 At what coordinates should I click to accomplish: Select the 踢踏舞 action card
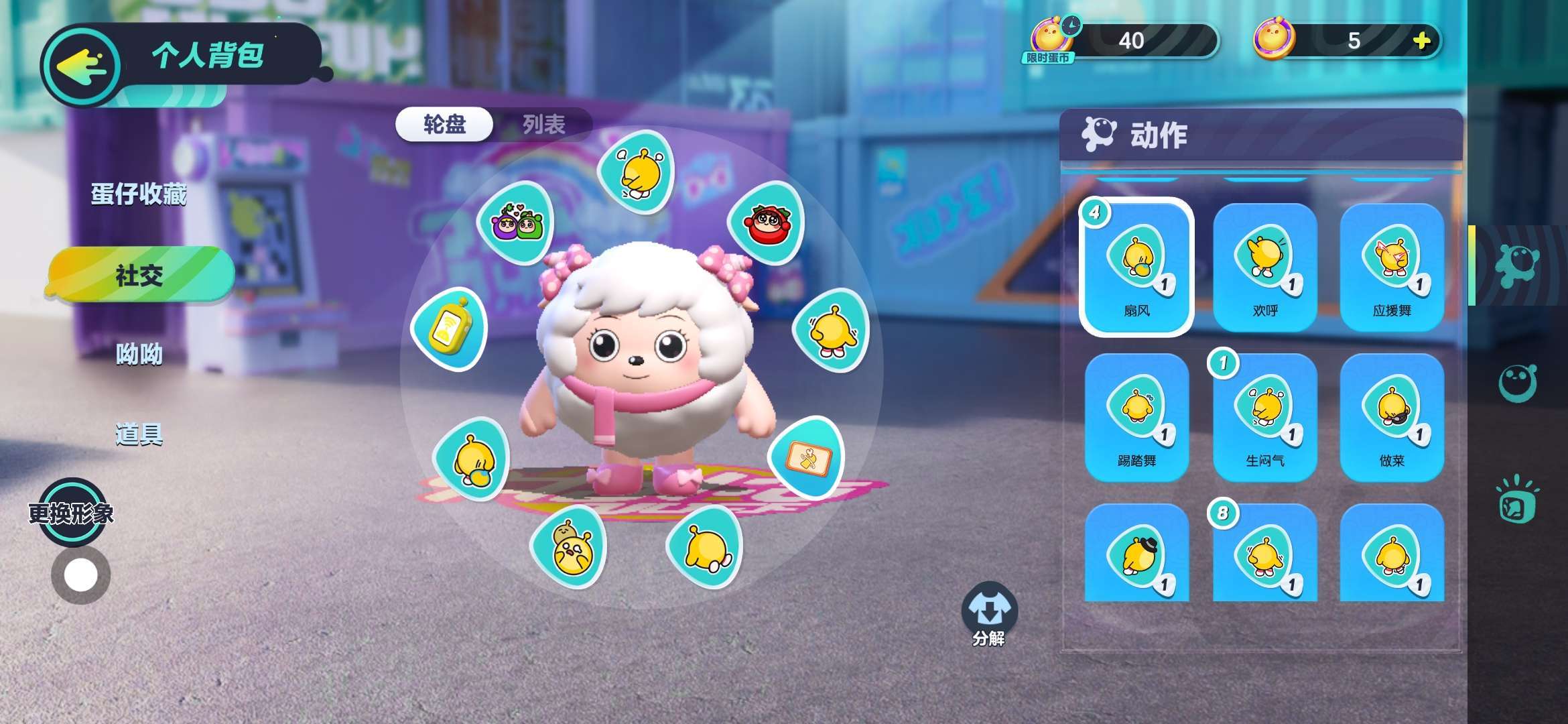coord(1136,417)
